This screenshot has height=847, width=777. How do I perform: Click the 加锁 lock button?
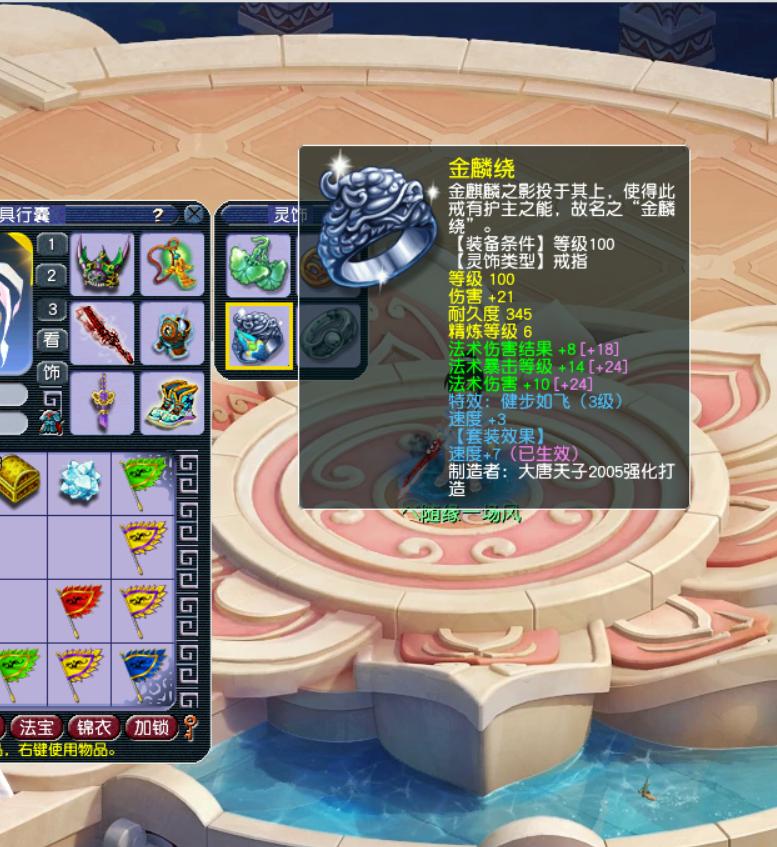tap(152, 727)
